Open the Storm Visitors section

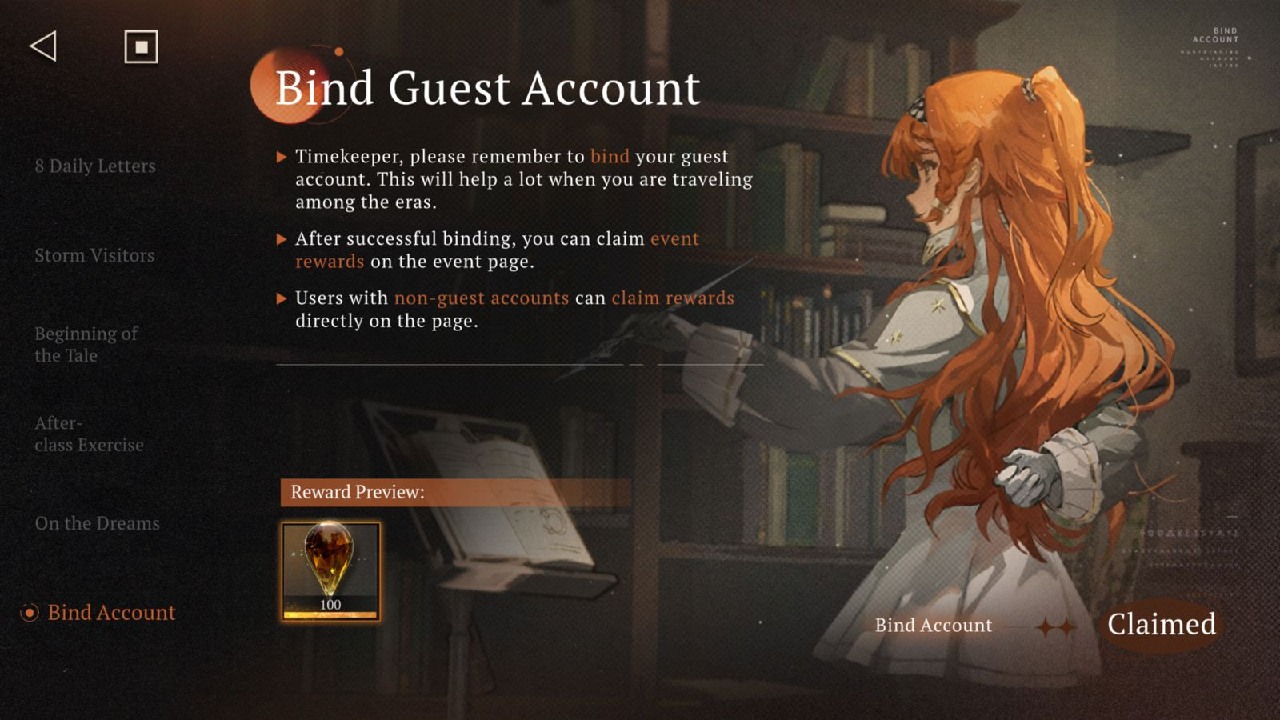point(95,256)
